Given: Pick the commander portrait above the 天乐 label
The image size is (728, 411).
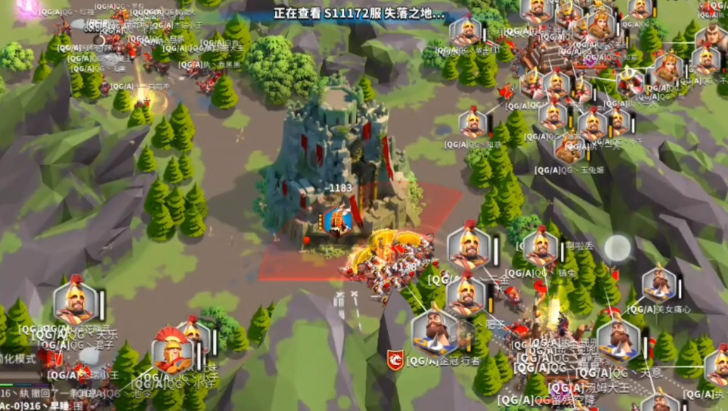Looking at the screenshot, I should [75, 303].
